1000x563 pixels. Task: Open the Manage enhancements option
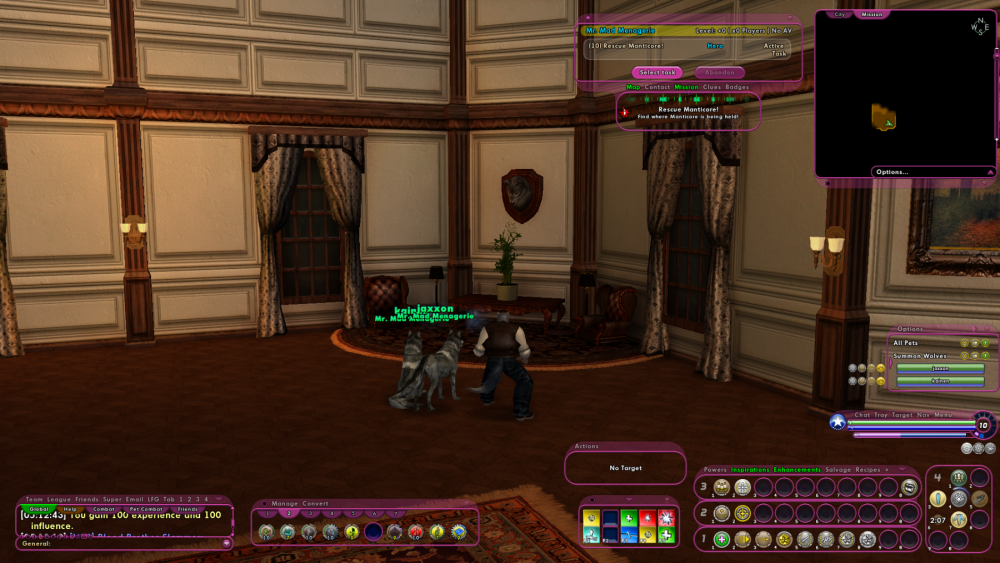[286, 503]
